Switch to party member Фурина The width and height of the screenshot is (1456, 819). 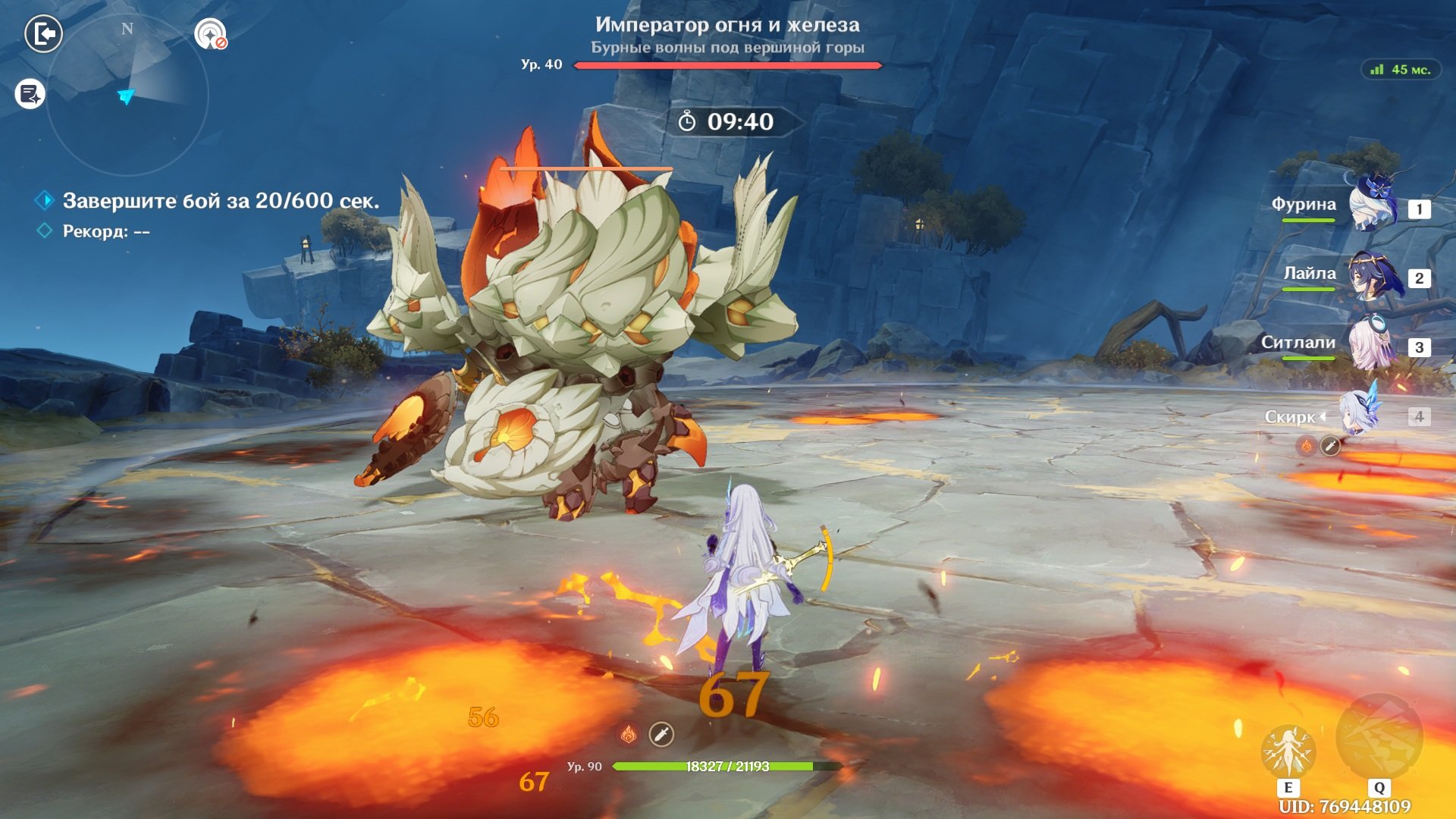(x=1371, y=205)
